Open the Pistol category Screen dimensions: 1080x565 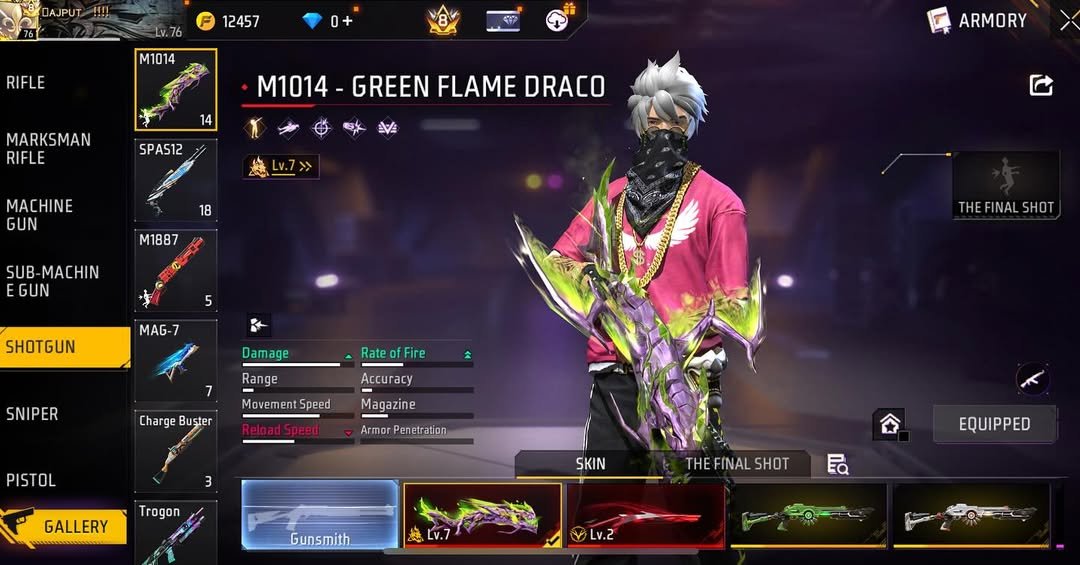click(x=31, y=480)
